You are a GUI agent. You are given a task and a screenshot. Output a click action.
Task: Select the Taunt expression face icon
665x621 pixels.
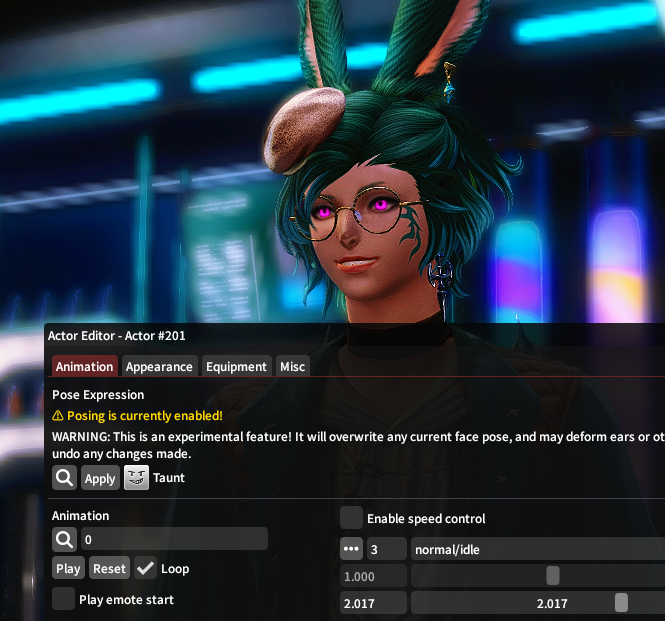point(137,478)
